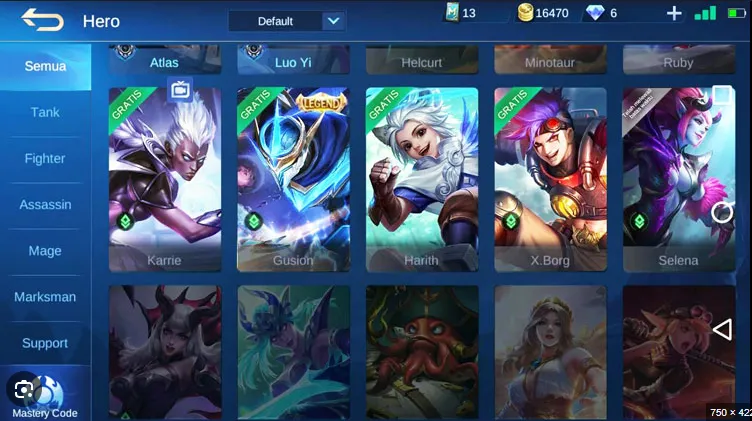Screen dimensions: 752x421
Task: Choose the Luo Yi hero card
Action: (x=293, y=60)
